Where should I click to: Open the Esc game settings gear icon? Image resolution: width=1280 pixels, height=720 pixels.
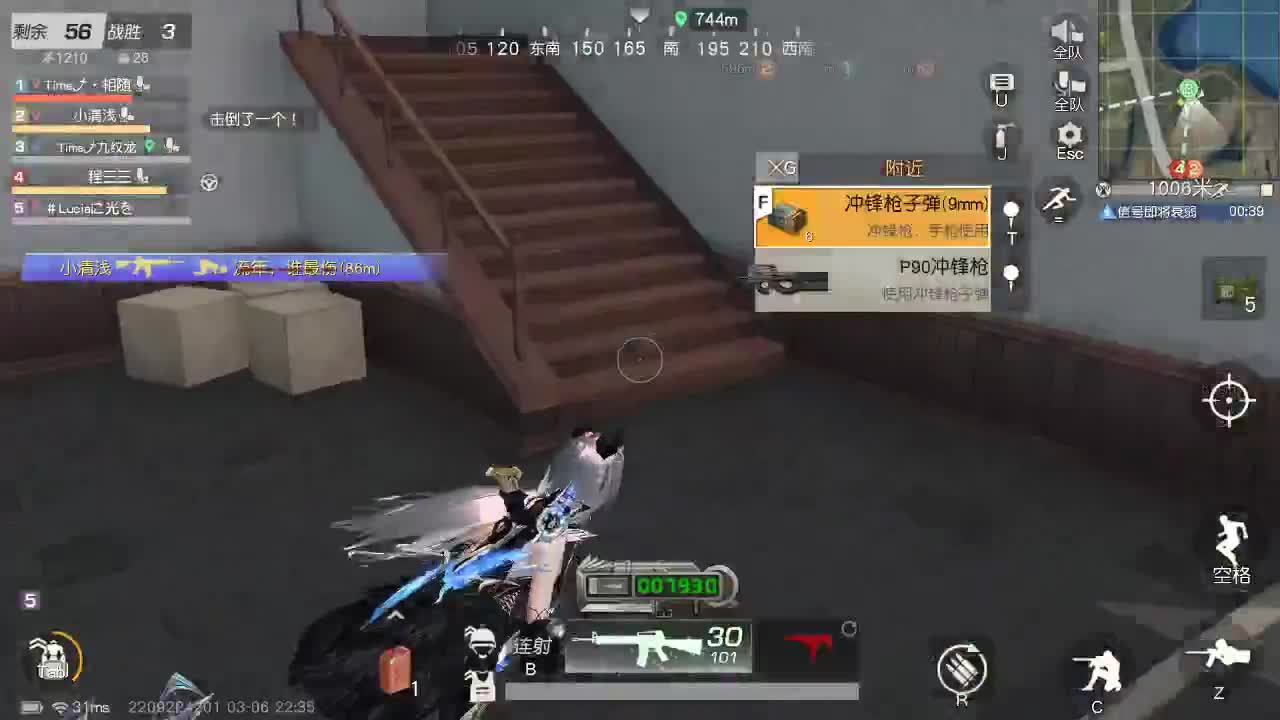tap(1068, 136)
